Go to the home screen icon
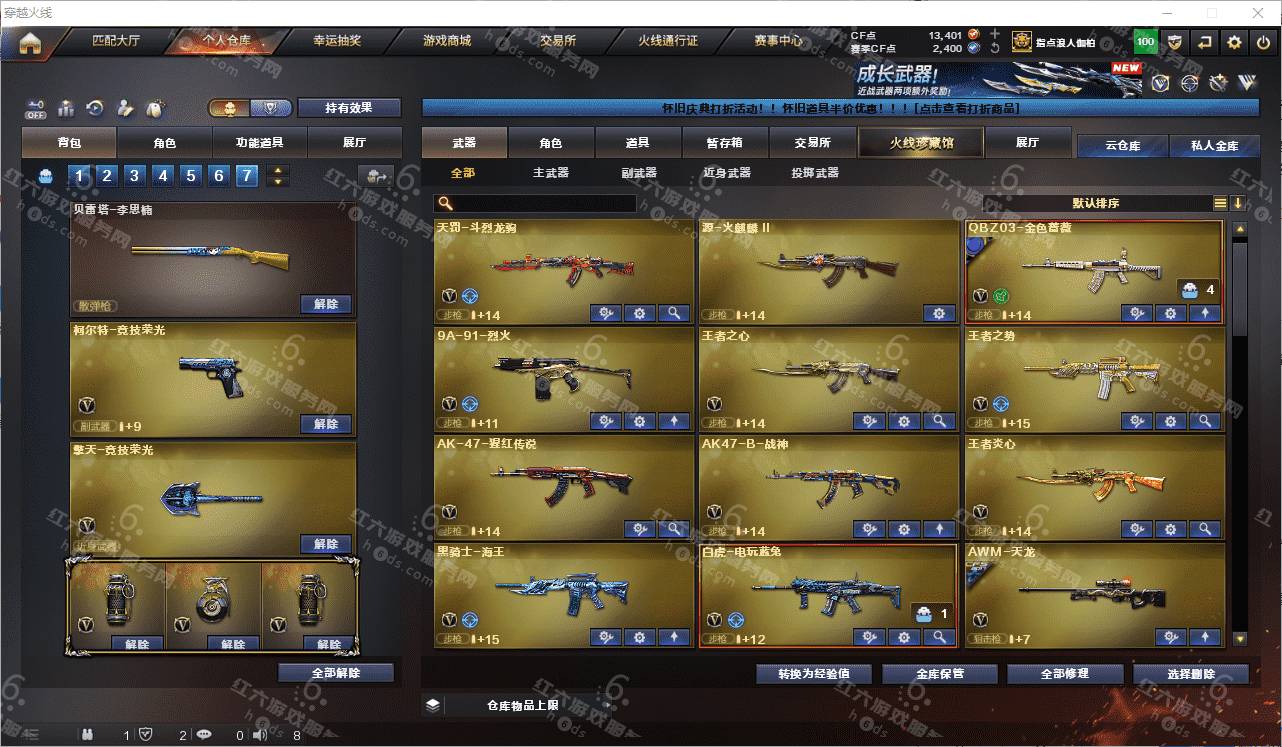 (30, 43)
